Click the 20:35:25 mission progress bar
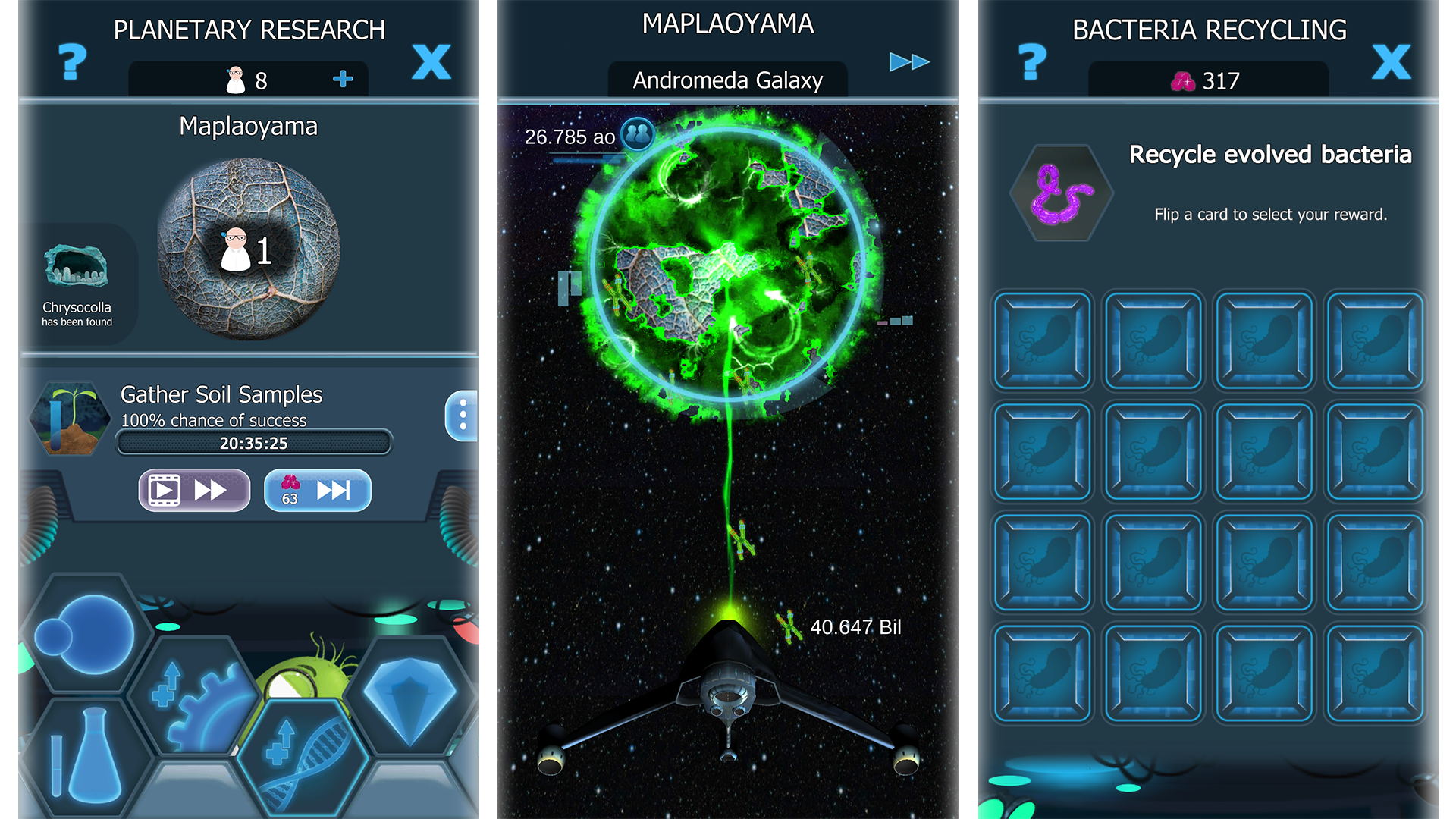Screen dimensions: 1456x819 (253, 443)
